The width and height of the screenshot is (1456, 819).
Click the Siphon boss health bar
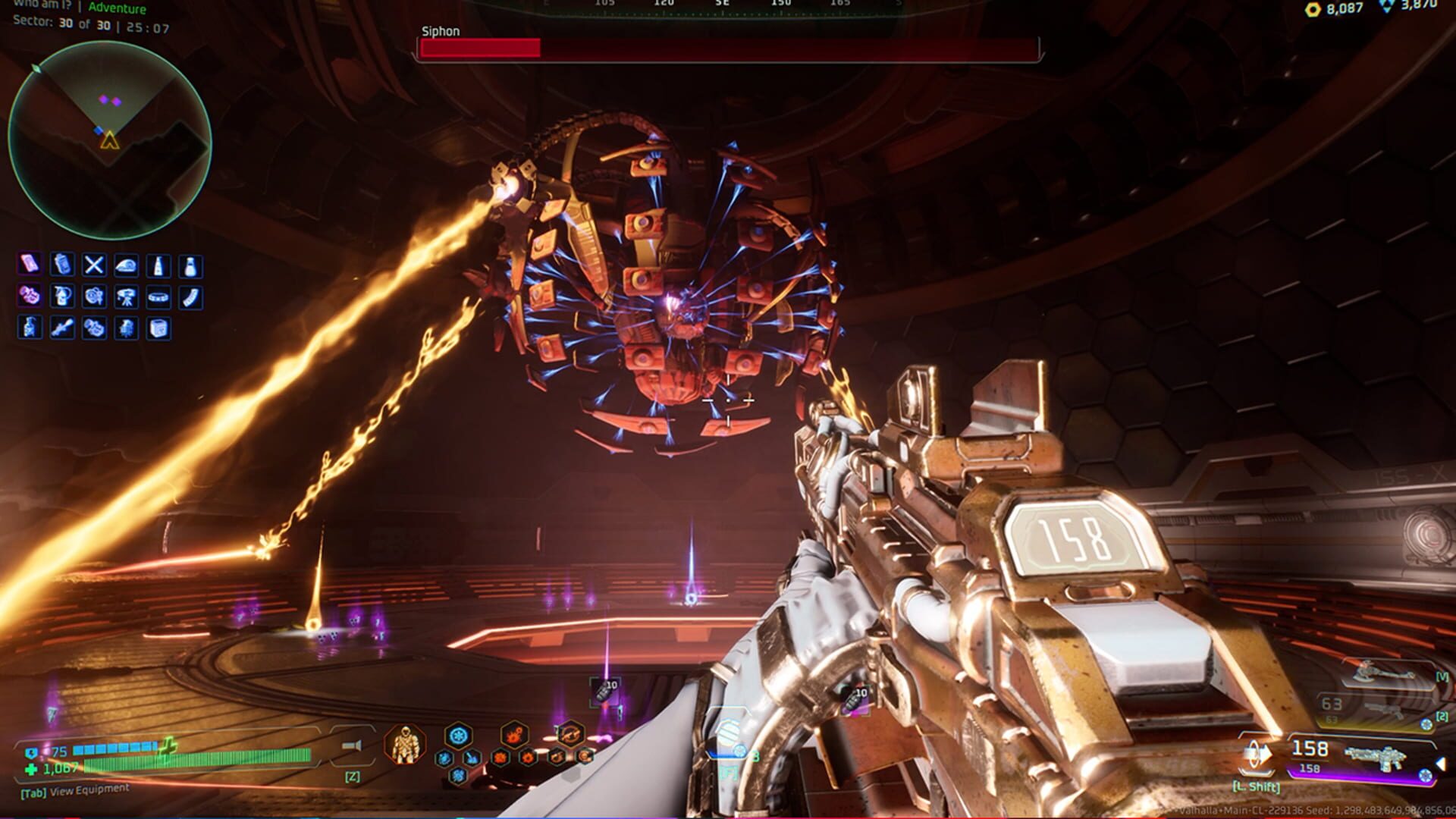click(x=728, y=47)
